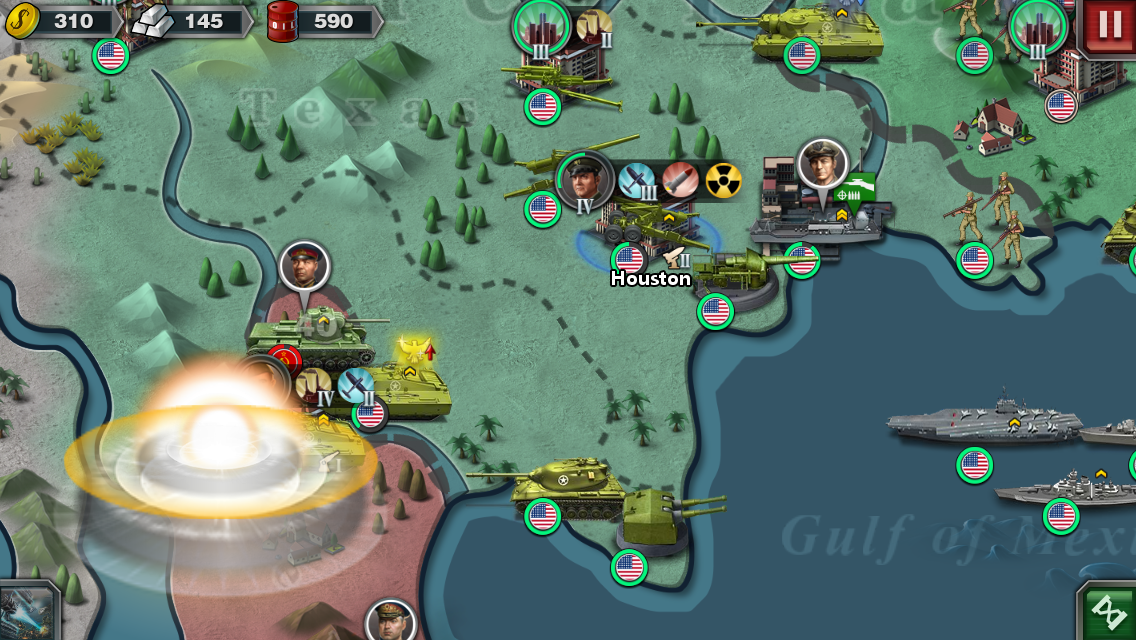Pause the game with the red button
The width and height of the screenshot is (1136, 640).
coord(1110,25)
